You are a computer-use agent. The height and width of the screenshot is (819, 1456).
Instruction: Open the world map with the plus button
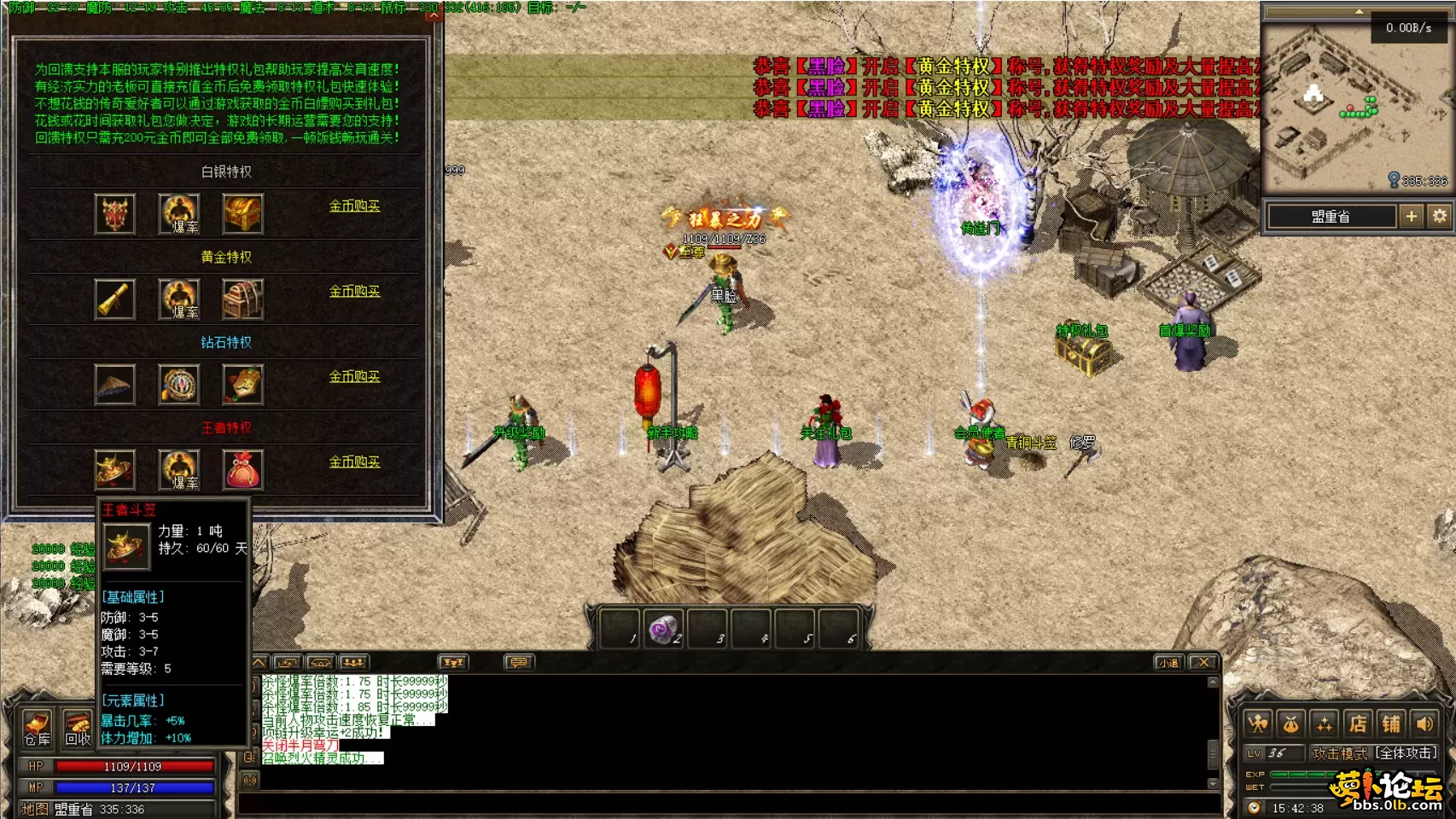point(1411,217)
